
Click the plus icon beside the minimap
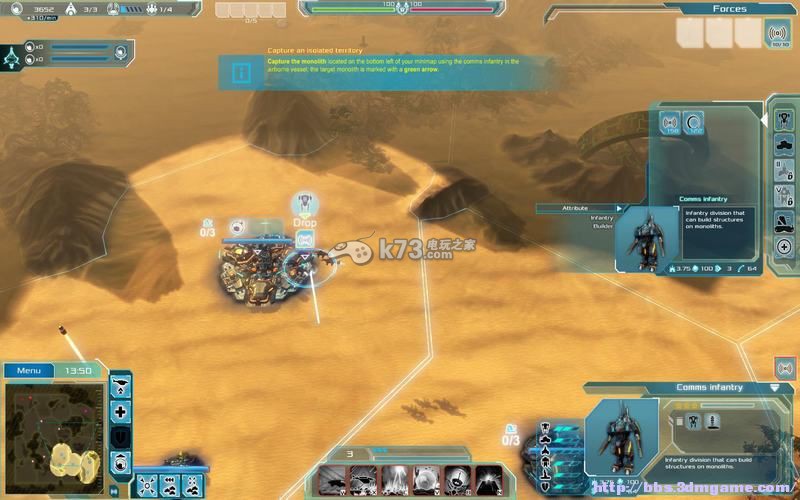(x=121, y=412)
